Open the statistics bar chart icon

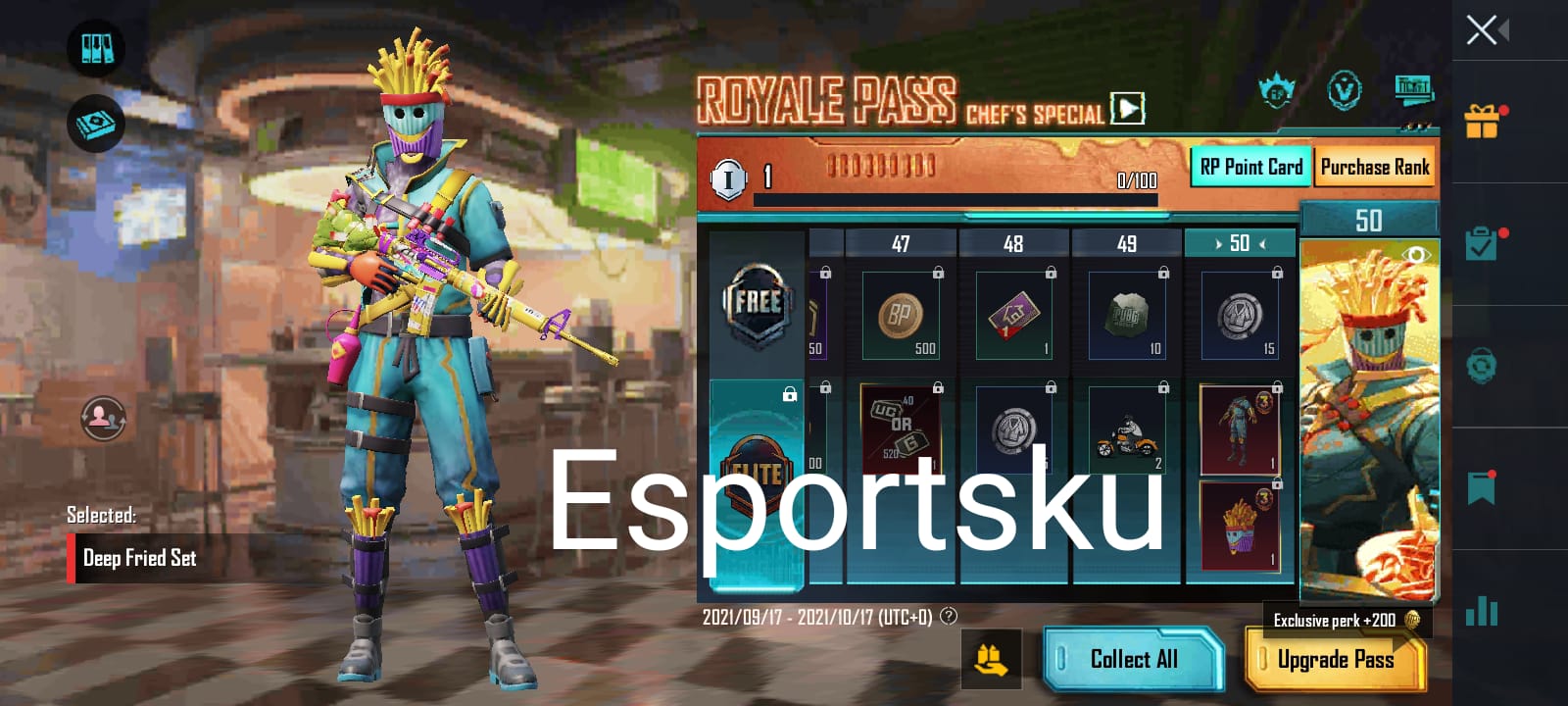(x=1480, y=612)
